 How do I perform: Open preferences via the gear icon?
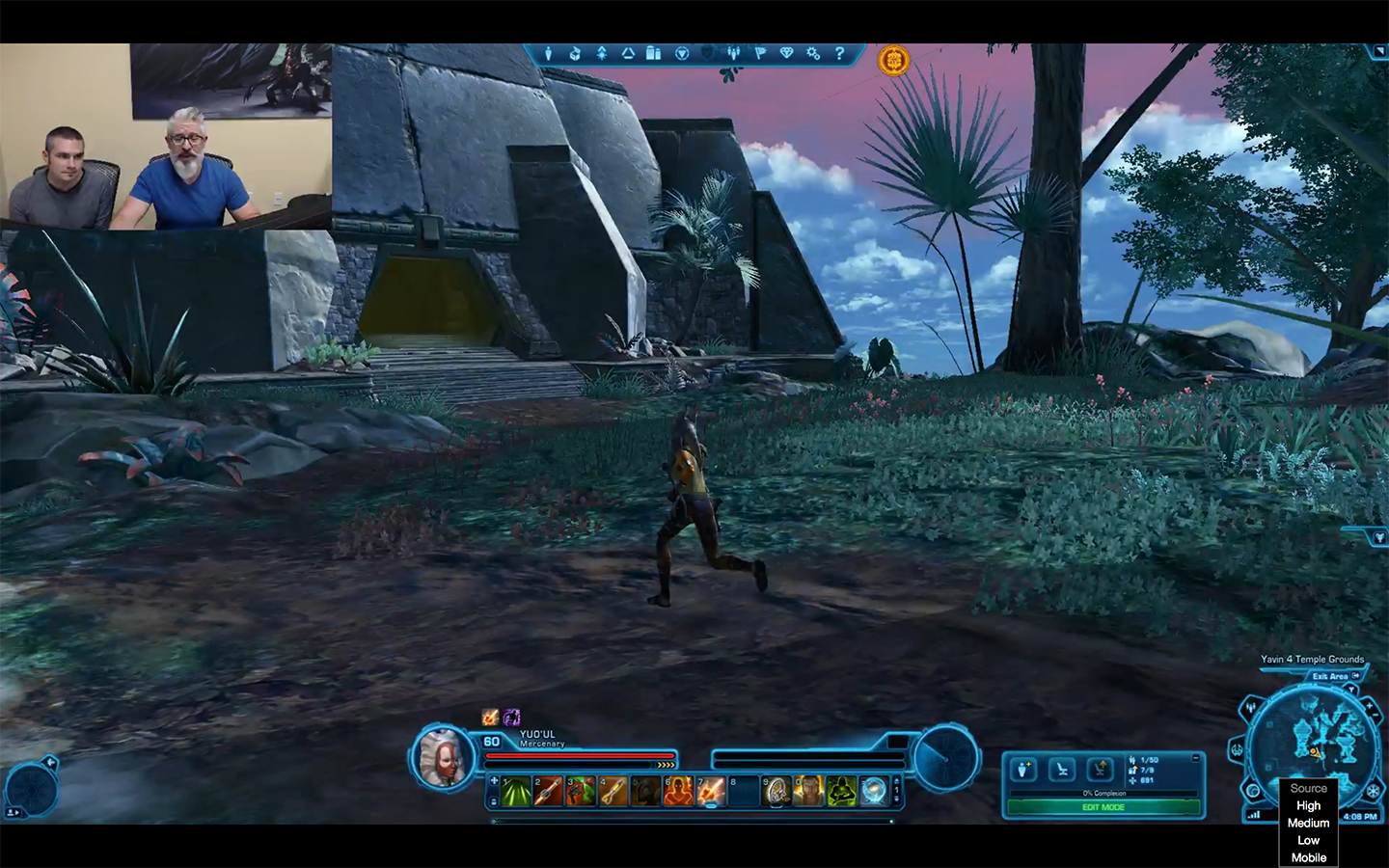click(x=813, y=54)
